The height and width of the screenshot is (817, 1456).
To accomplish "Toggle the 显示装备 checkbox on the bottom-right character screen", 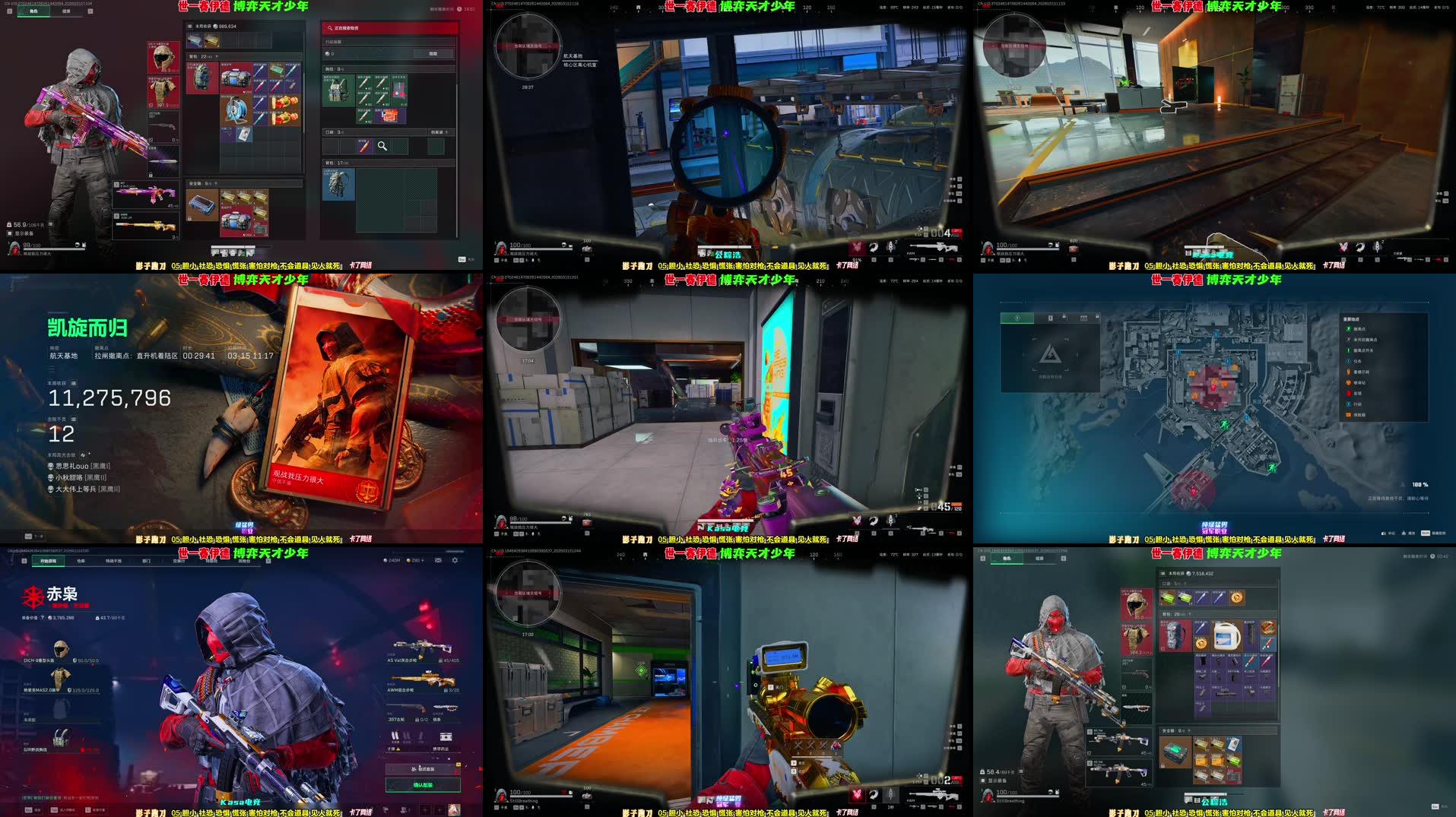I will pyautogui.click(x=982, y=781).
